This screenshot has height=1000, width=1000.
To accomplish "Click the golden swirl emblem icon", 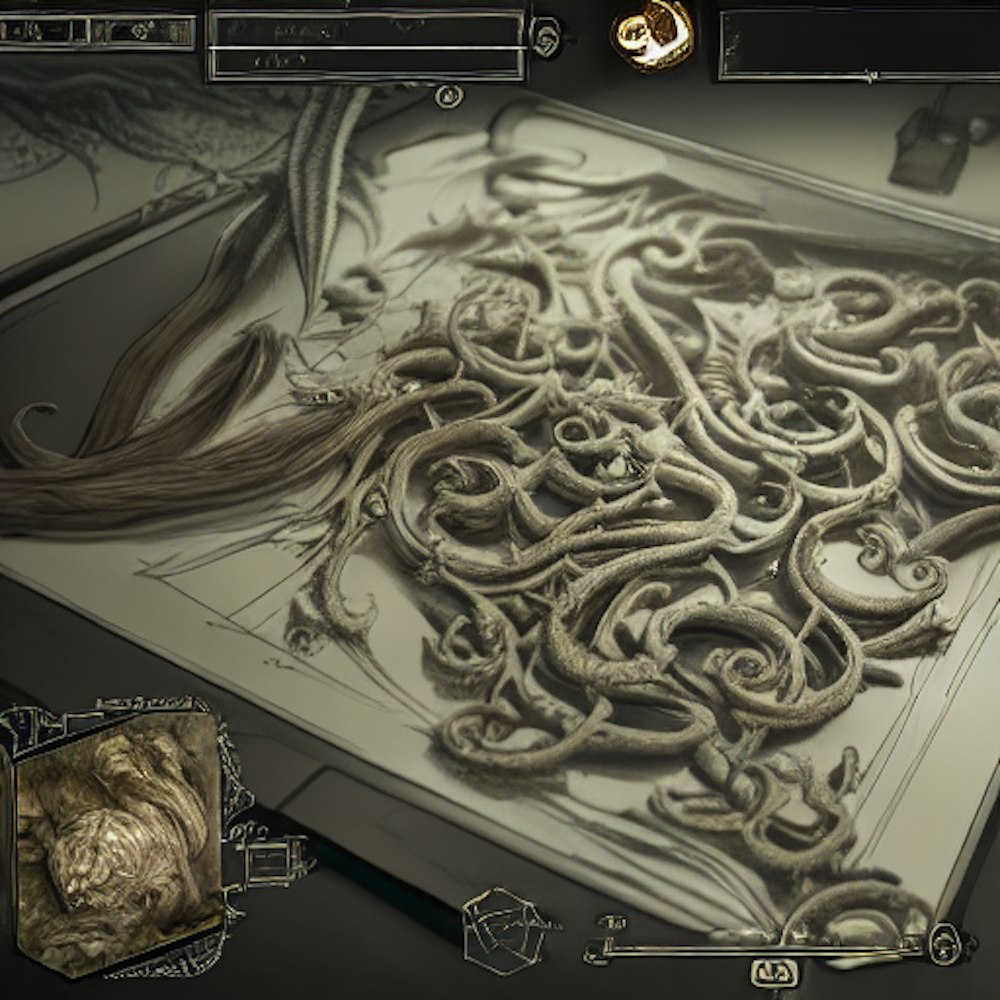I will (x=652, y=34).
